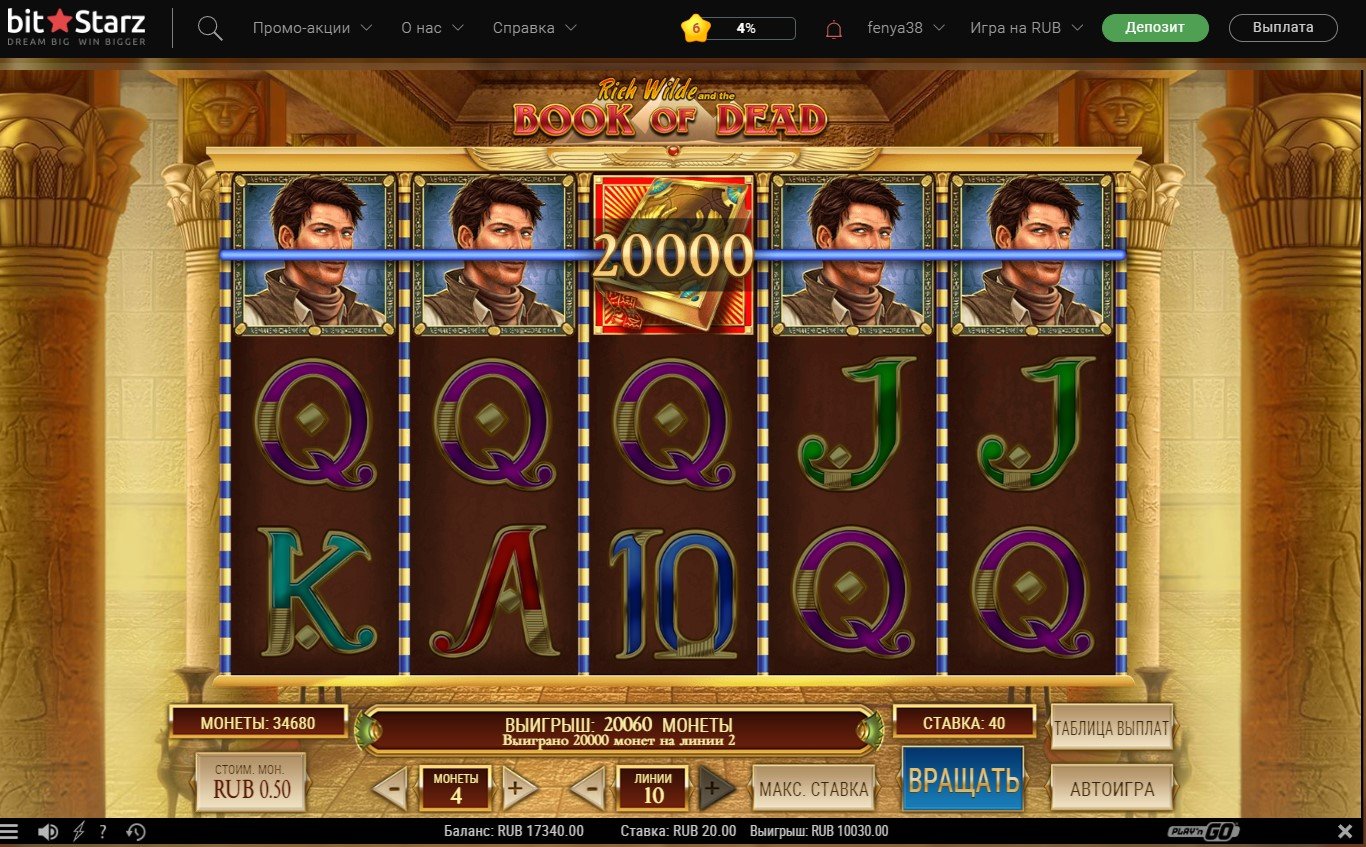Open the casino search magnifier
This screenshot has width=1366, height=847.
[210, 28]
